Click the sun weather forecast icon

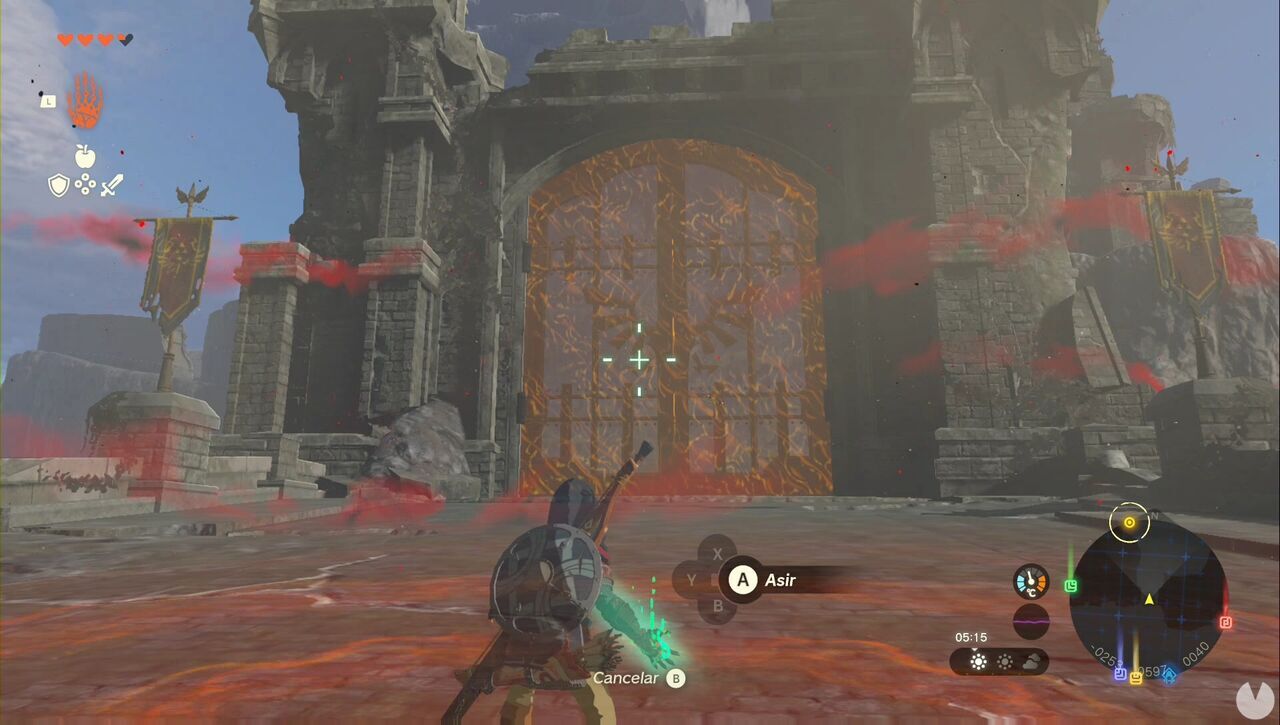[x=977, y=662]
